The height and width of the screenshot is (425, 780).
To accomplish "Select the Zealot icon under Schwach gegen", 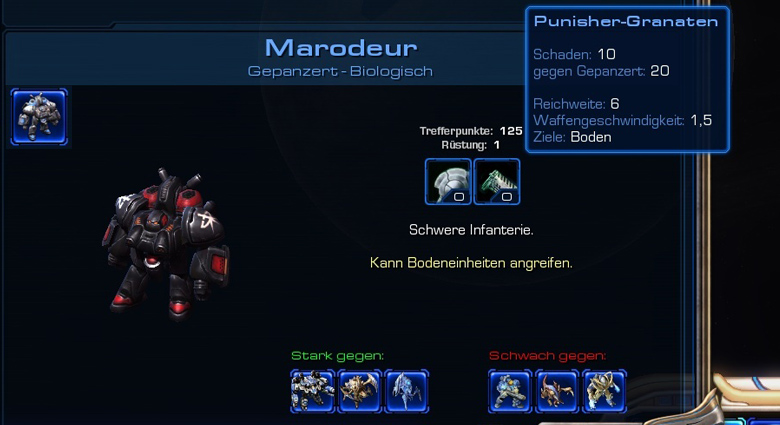I will (x=604, y=390).
